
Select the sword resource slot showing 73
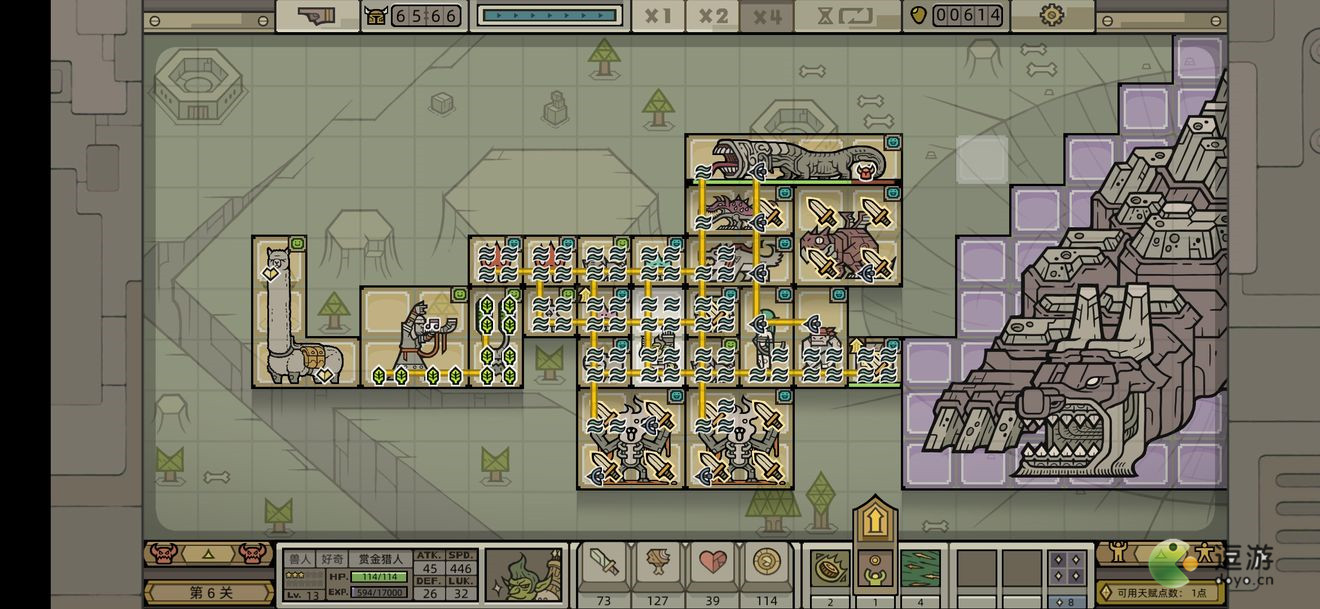(x=603, y=567)
